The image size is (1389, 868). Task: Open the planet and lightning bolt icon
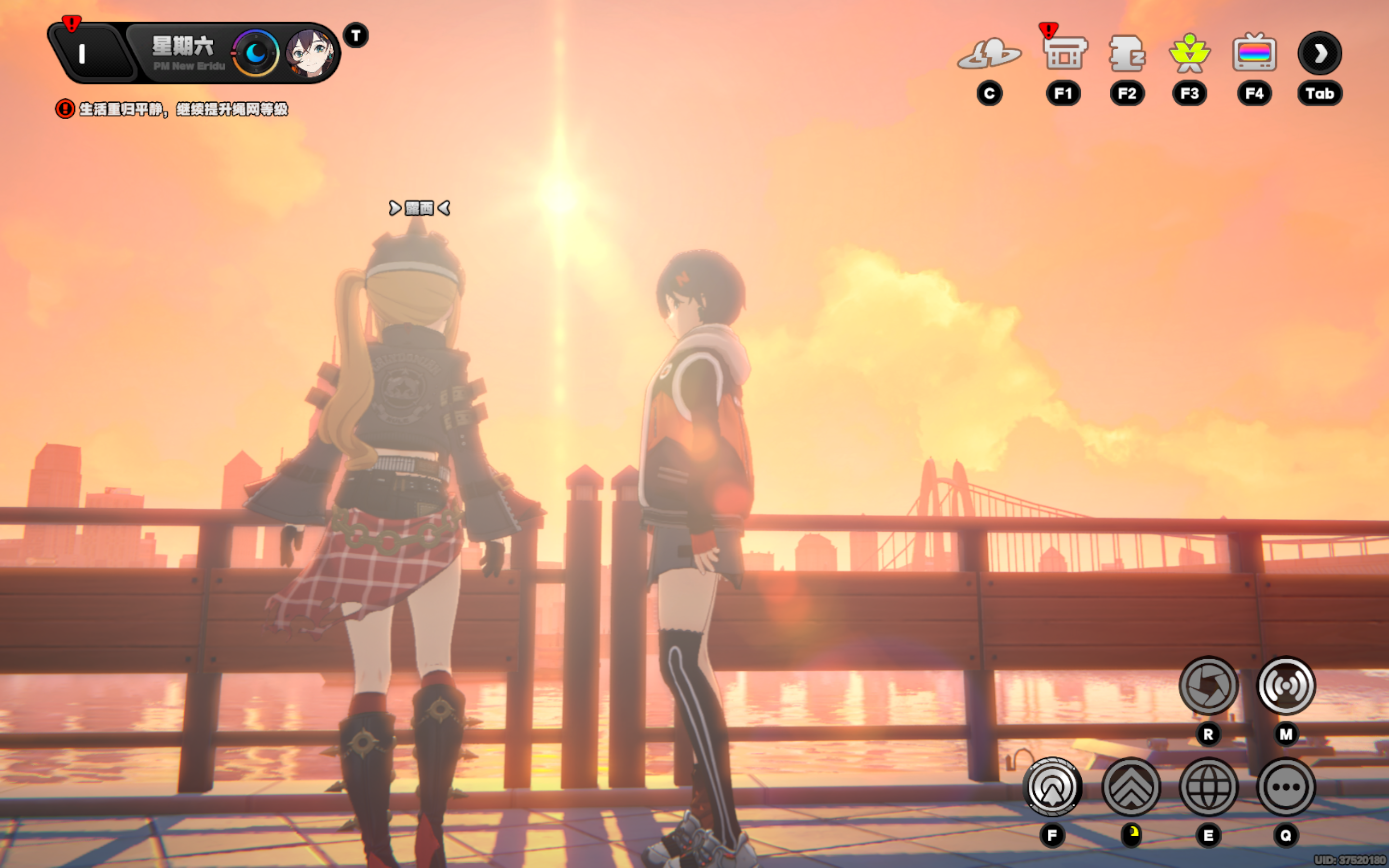[989, 54]
